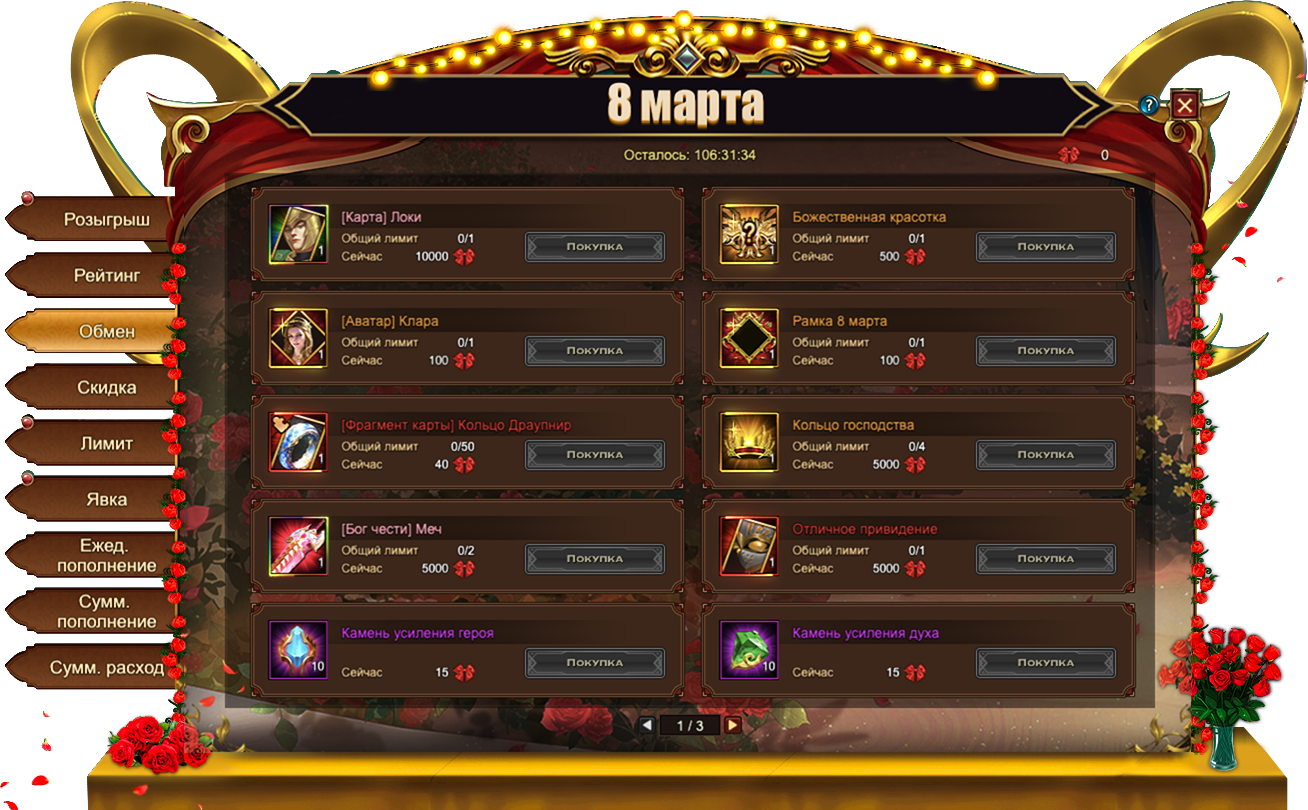Open the Рейтинг tab

click(x=106, y=275)
